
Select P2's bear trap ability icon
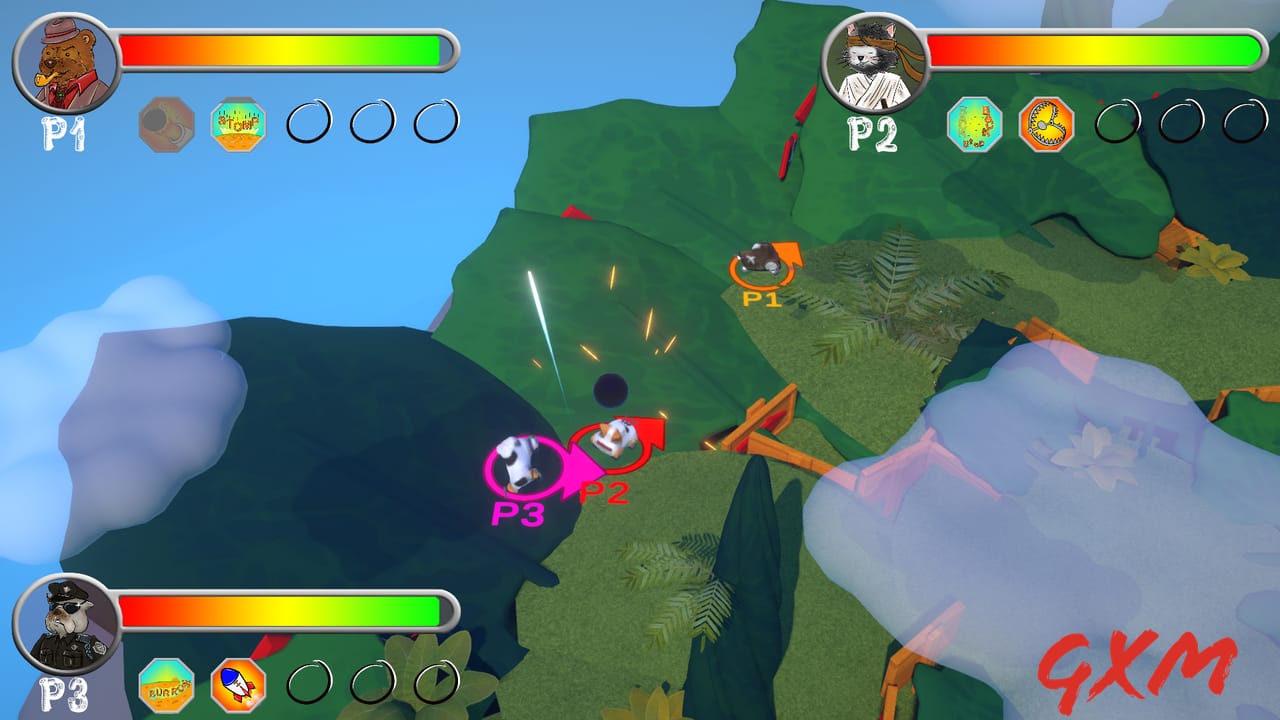(x=1048, y=124)
